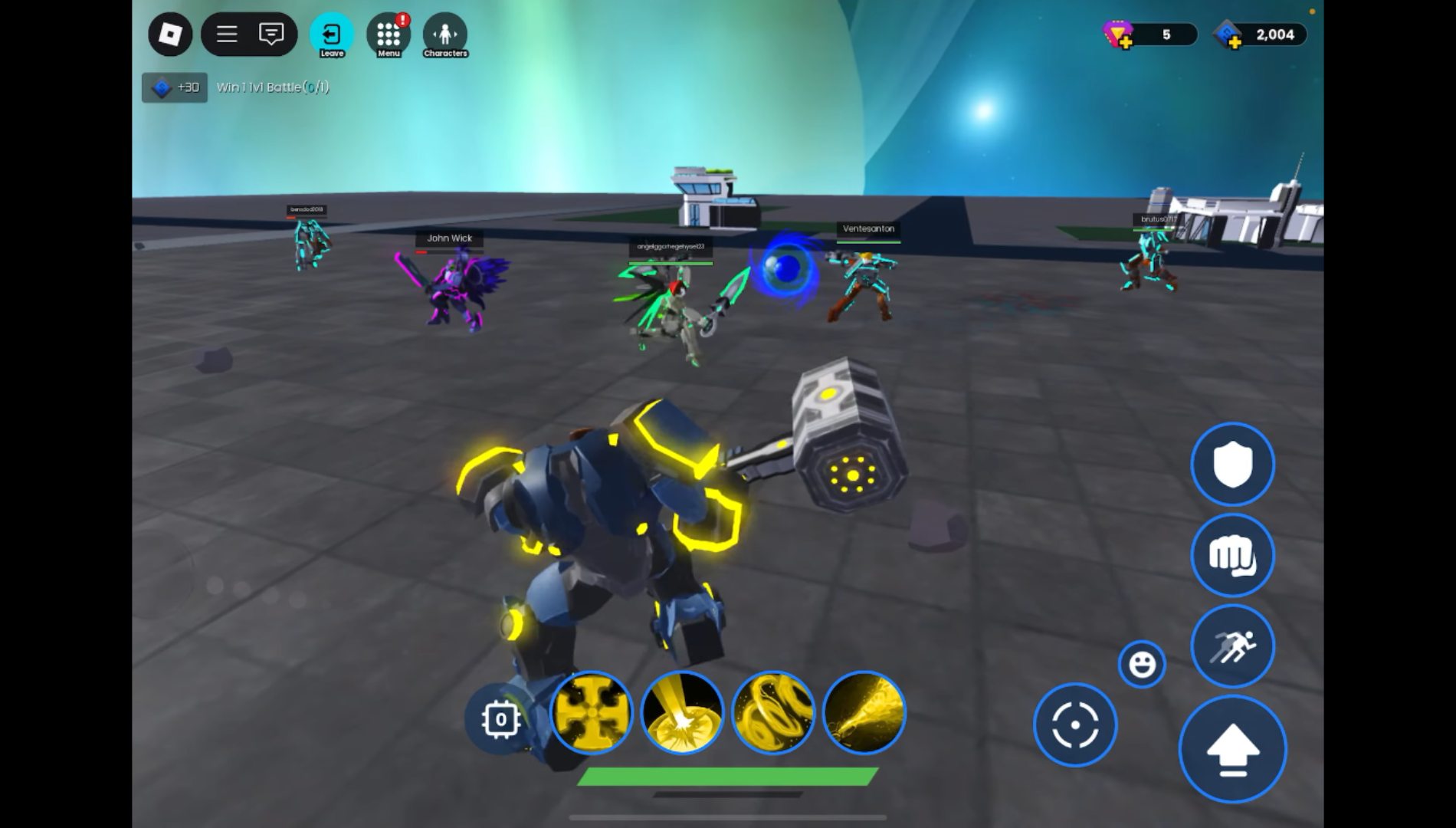The image size is (1456, 828).
Task: Open the smiley emote button
Action: tap(1142, 664)
